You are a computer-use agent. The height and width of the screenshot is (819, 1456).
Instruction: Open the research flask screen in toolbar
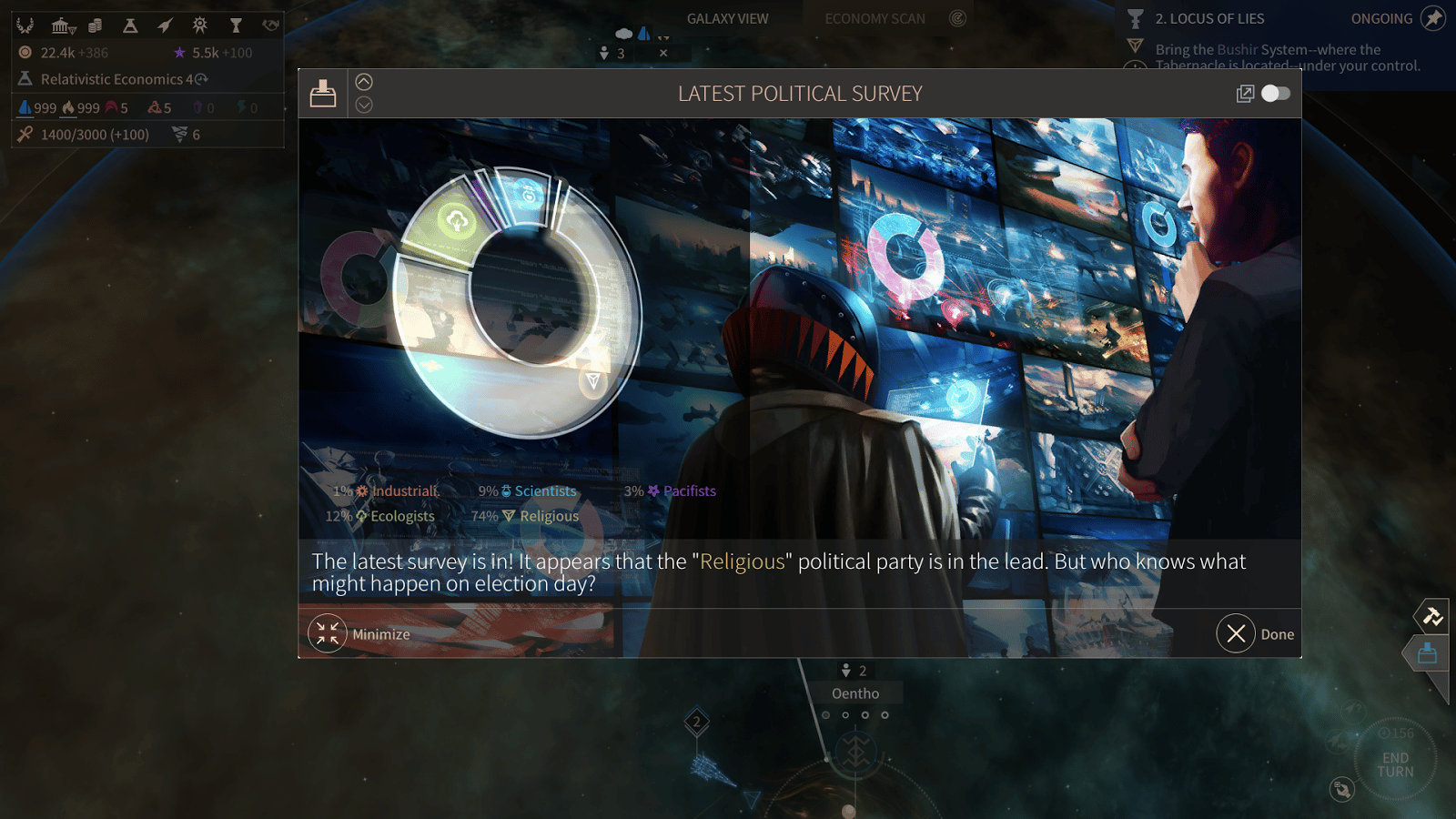point(130,25)
